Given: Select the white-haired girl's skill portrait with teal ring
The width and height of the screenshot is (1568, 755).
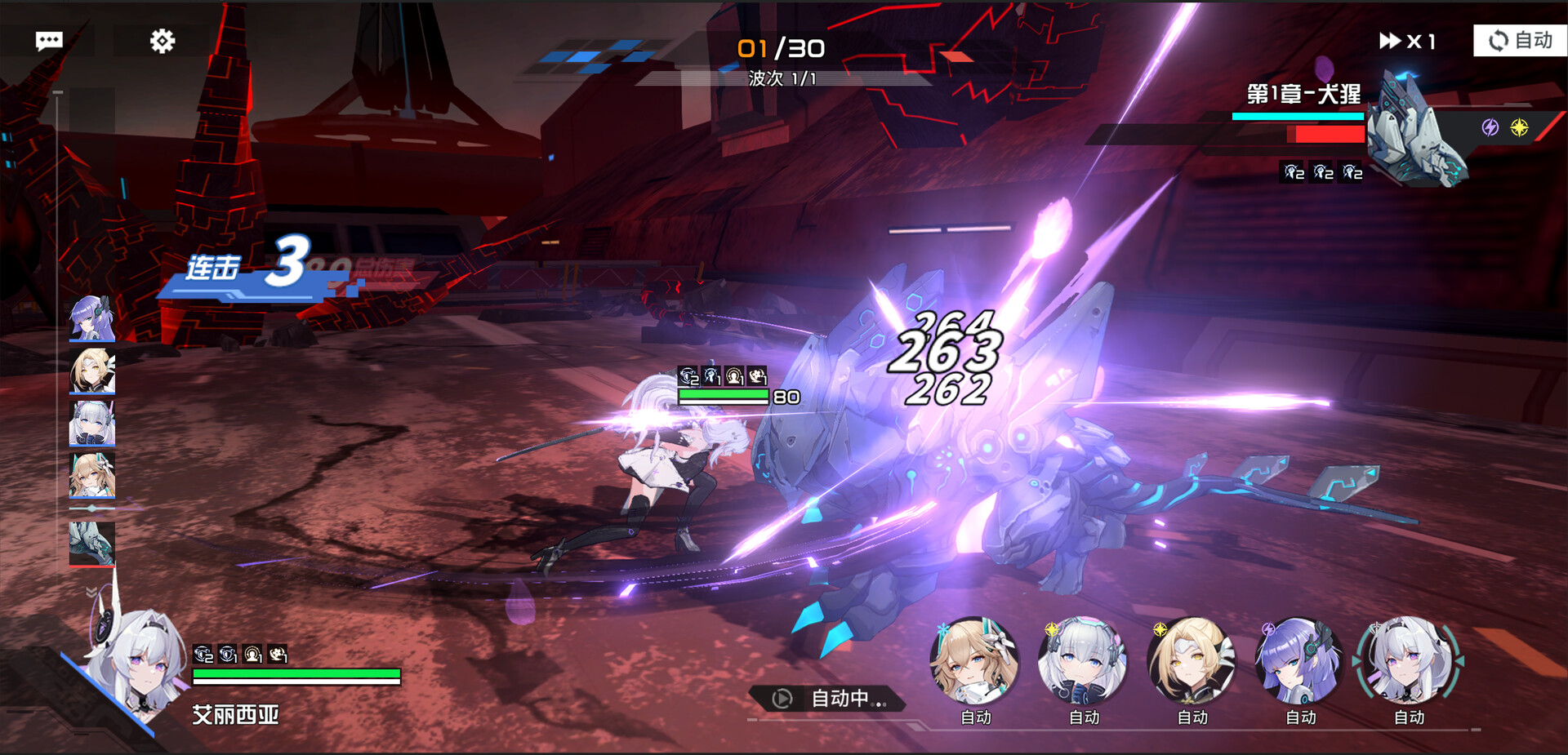Looking at the screenshot, I should (x=1409, y=661).
